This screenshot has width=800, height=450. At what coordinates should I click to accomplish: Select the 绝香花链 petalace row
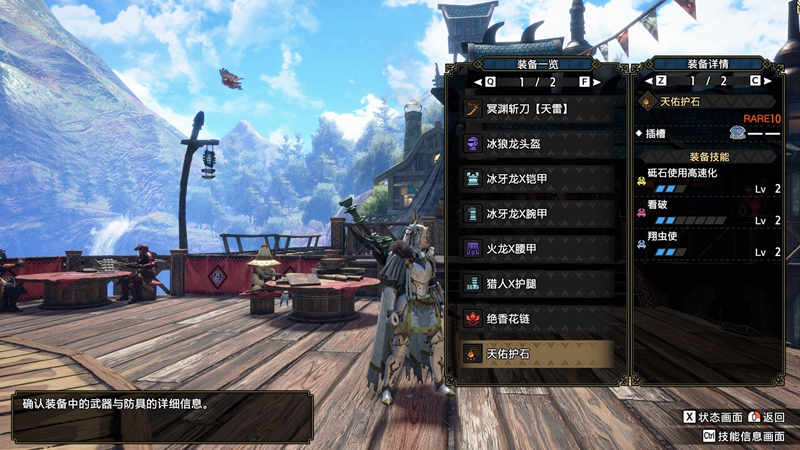point(538,318)
